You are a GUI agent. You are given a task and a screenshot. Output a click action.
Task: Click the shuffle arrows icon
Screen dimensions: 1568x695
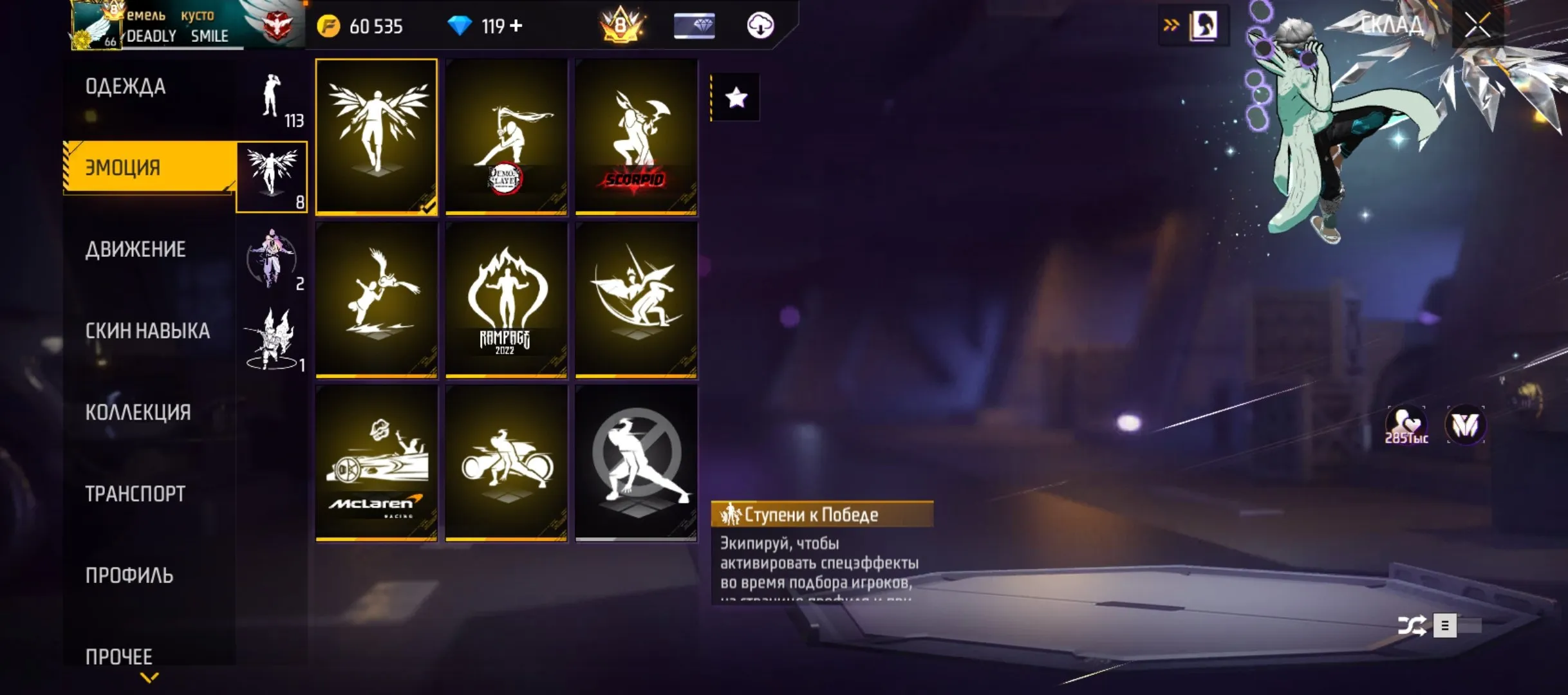[x=1412, y=625]
